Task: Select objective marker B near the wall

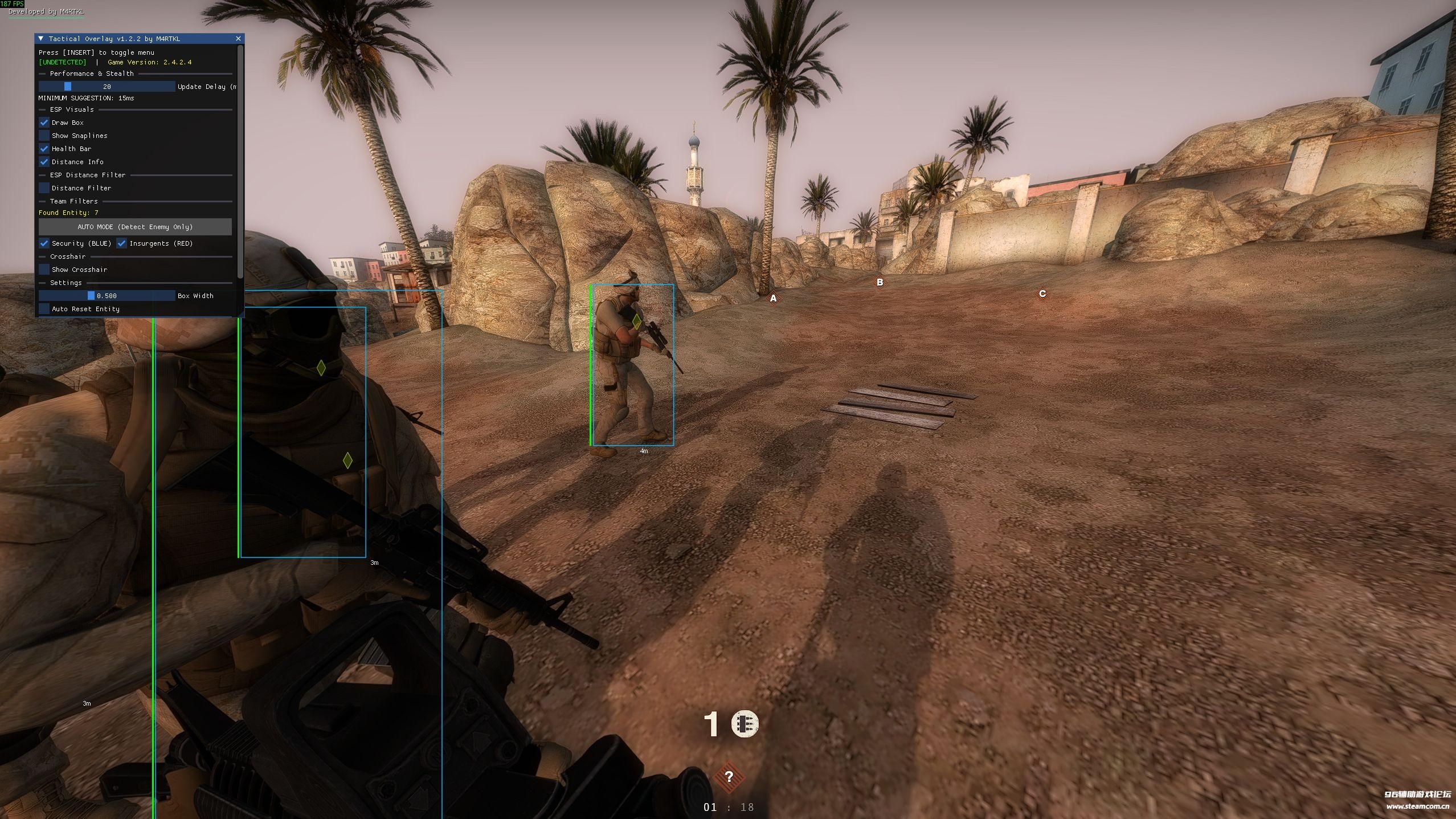Action: point(881,282)
